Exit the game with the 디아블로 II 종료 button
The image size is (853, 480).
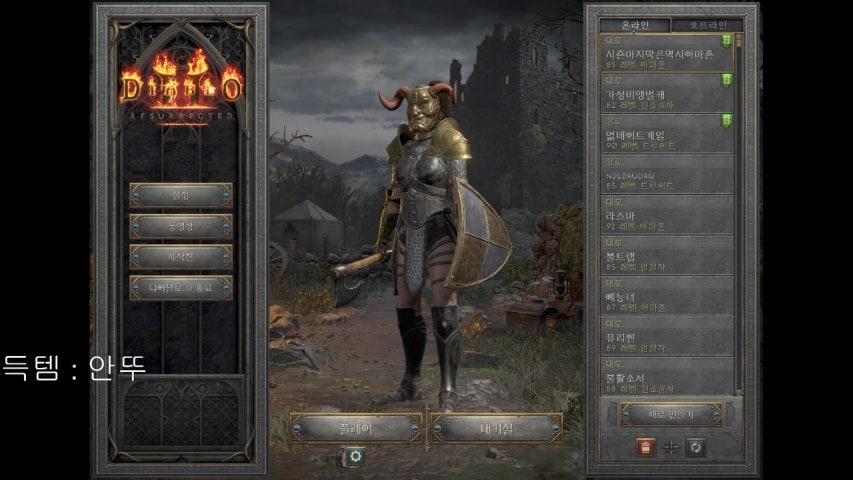tap(181, 288)
